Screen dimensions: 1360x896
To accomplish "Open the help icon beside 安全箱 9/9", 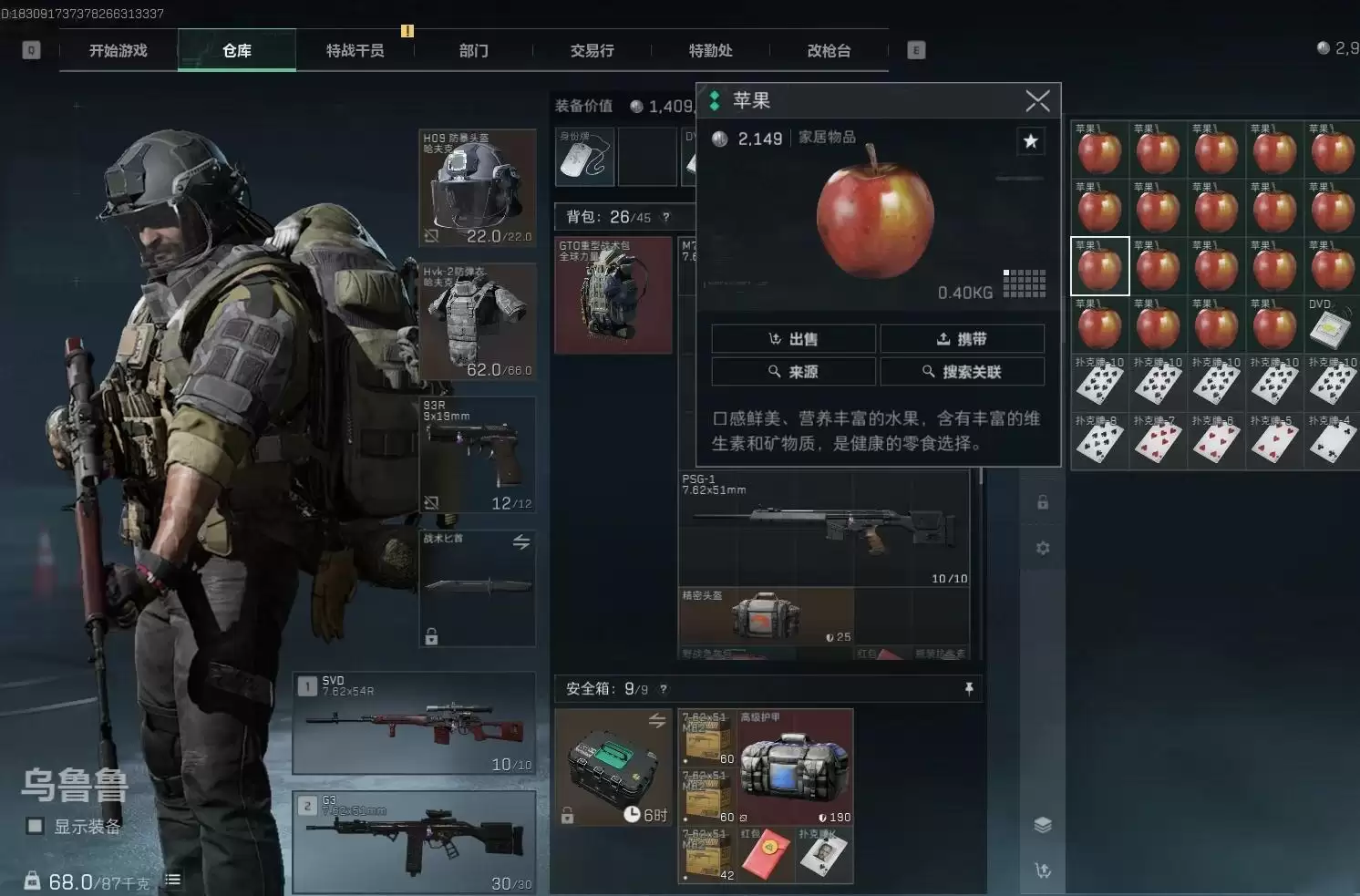I will pos(664,689).
